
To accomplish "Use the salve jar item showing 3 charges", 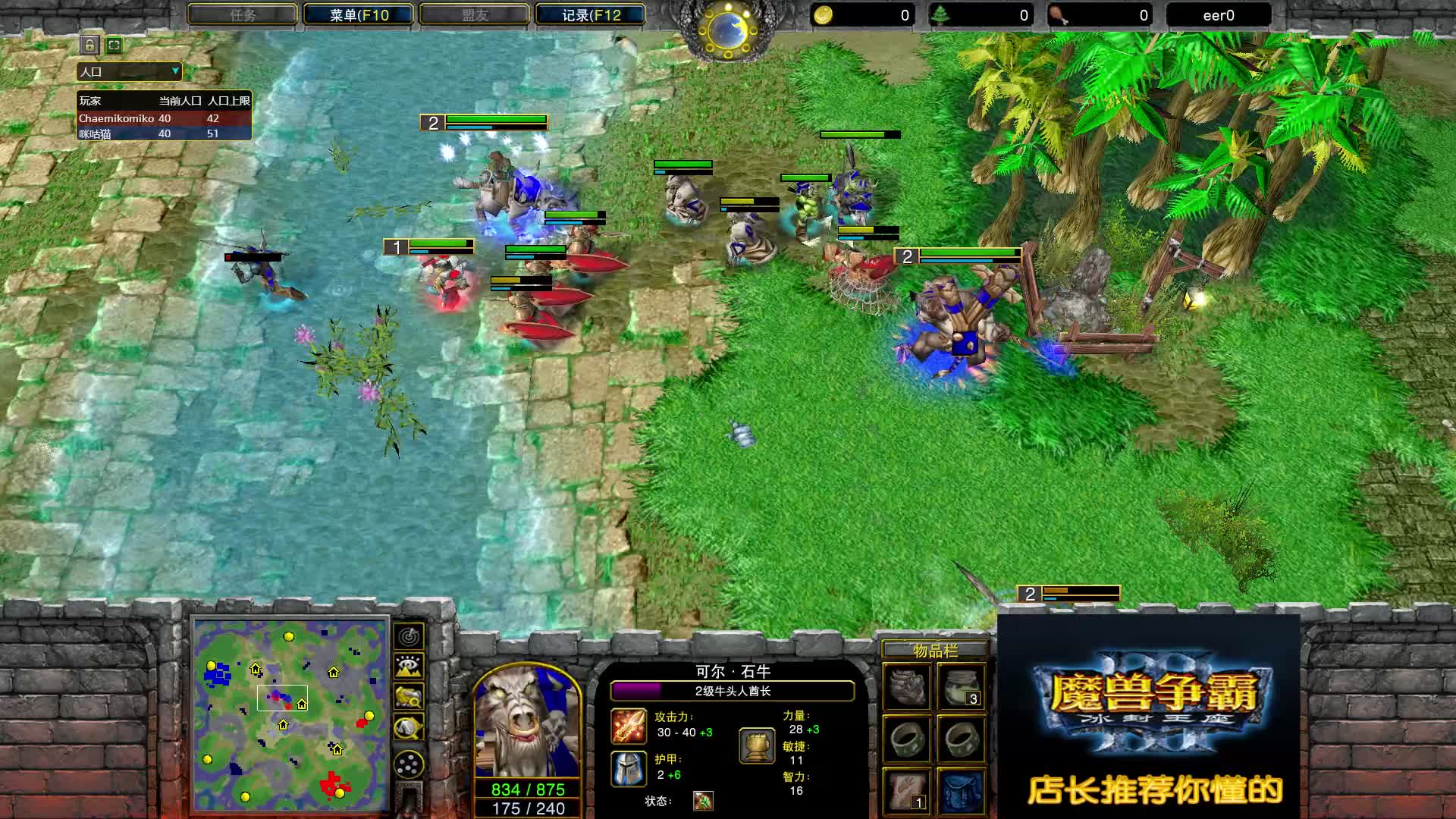I will [962, 686].
